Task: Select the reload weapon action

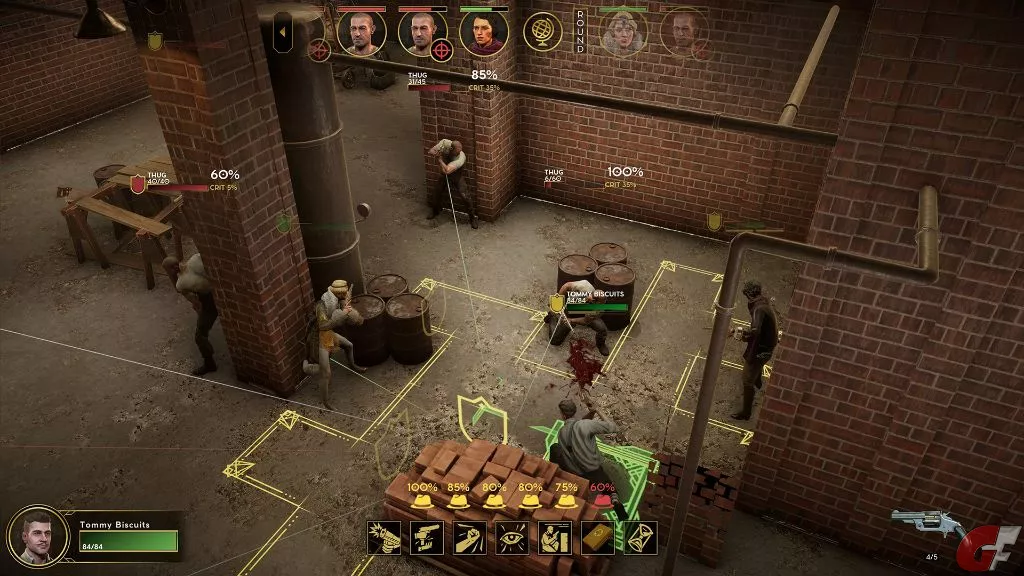Action: [x=427, y=538]
